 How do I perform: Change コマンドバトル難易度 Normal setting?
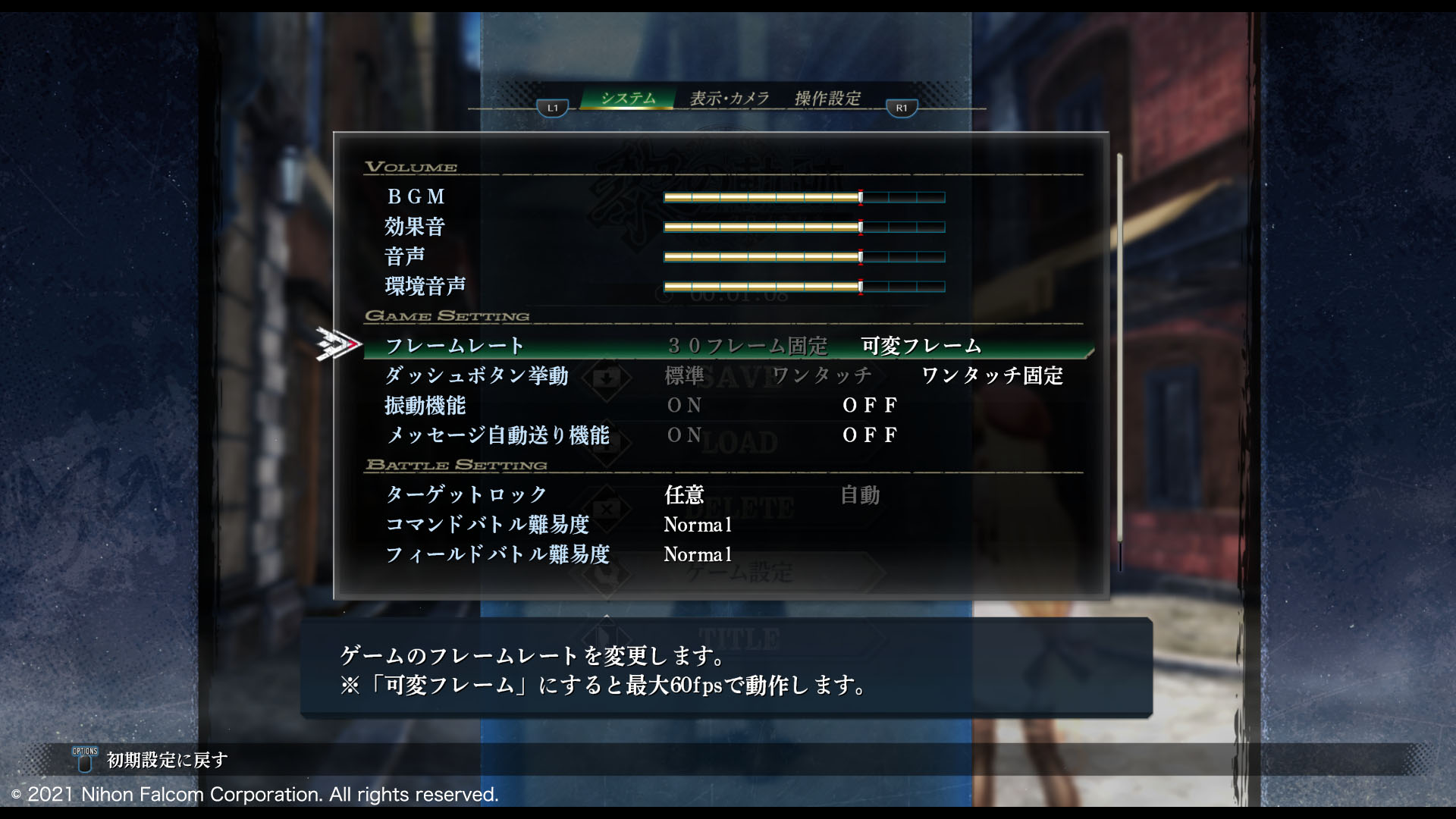(x=698, y=525)
